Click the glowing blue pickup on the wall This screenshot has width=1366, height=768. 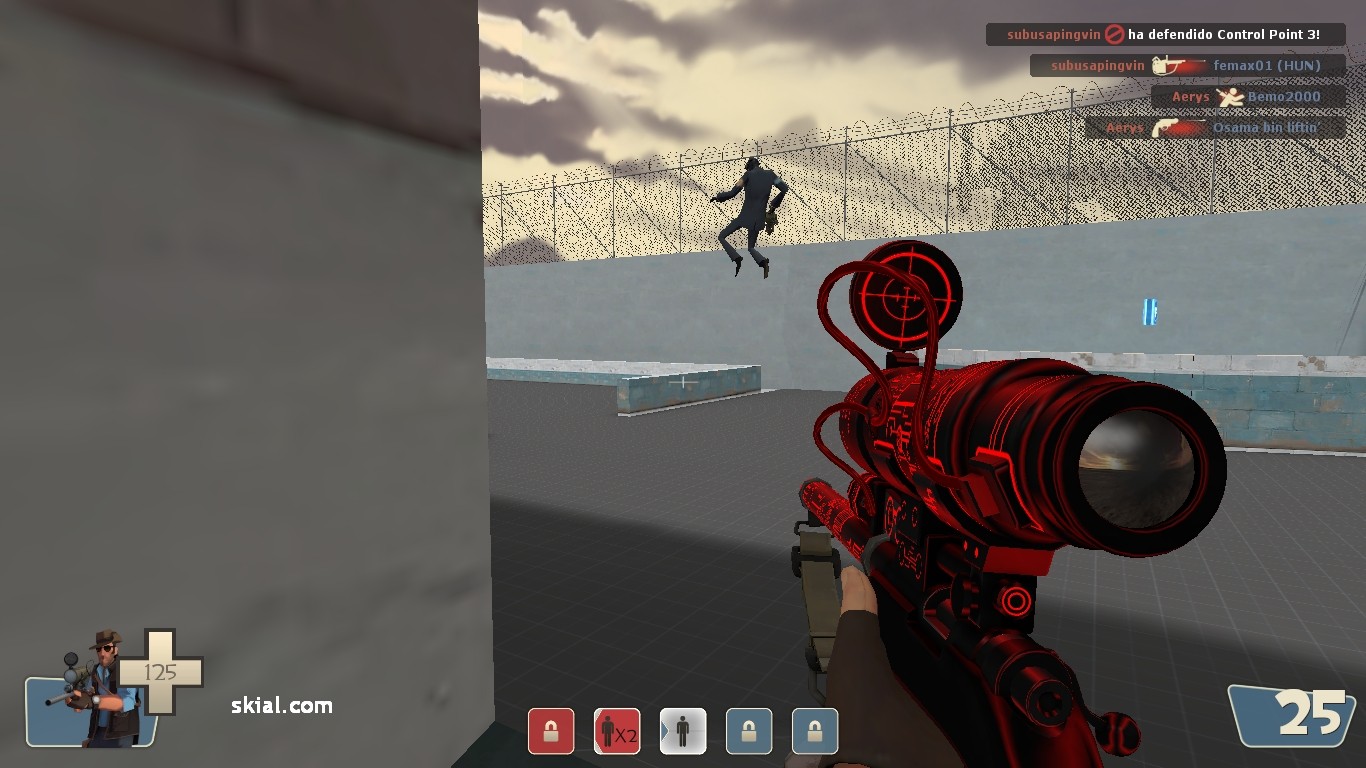(1149, 311)
